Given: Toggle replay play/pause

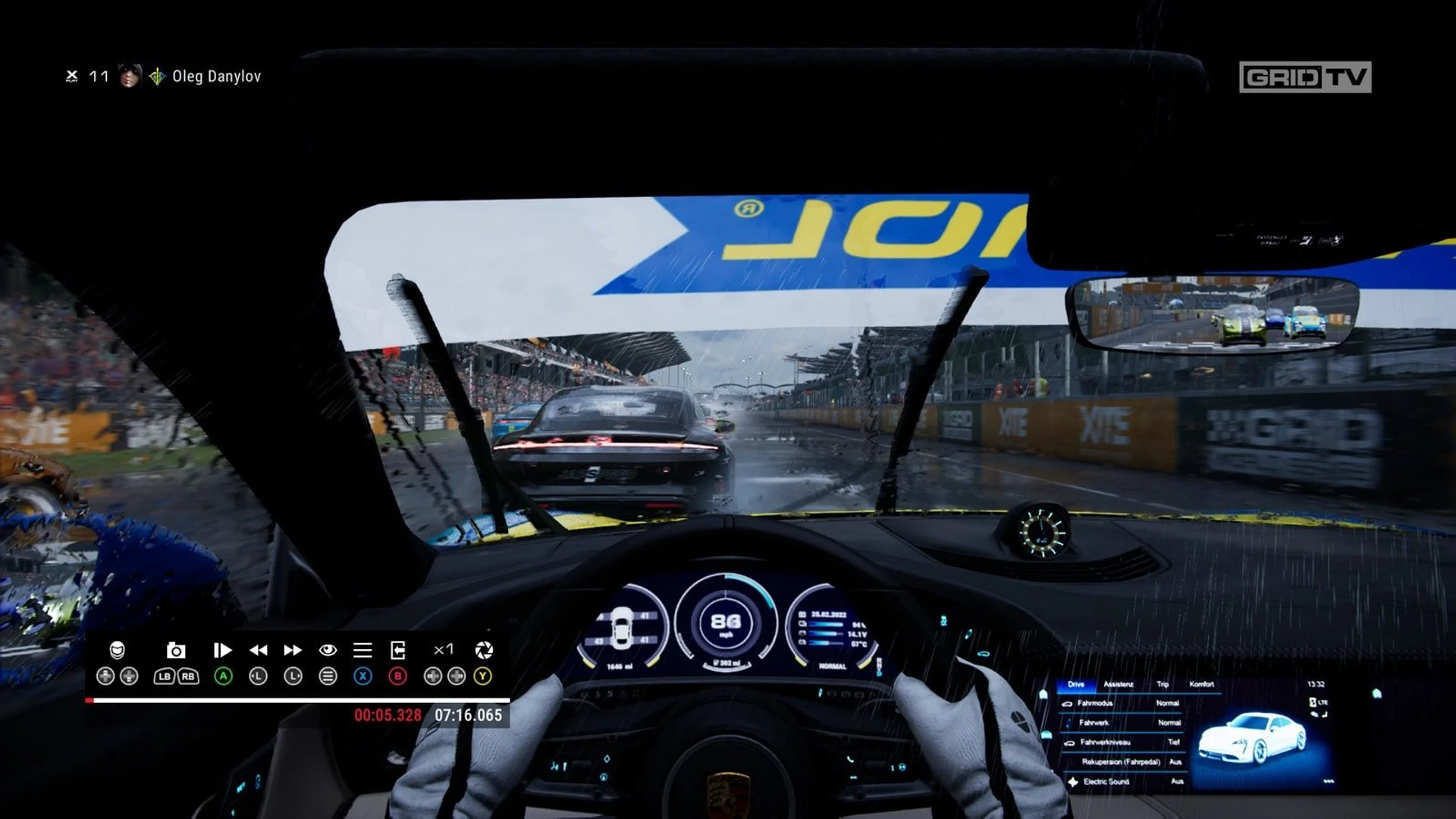Looking at the screenshot, I should coord(222,650).
